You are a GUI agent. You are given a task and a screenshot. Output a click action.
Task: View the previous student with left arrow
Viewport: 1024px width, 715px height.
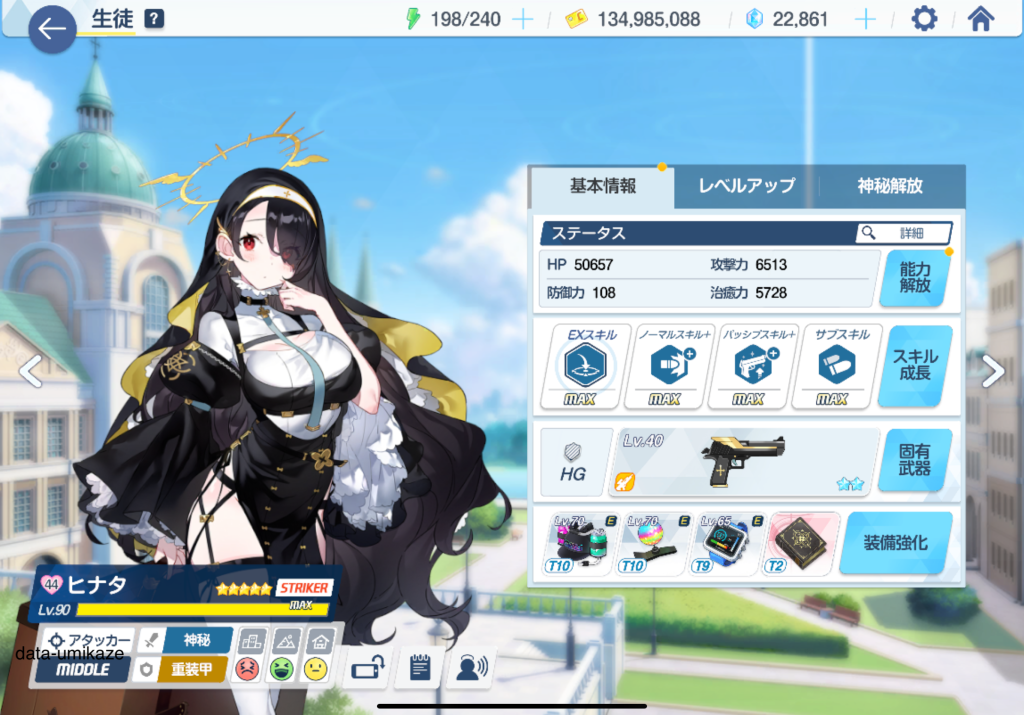tap(30, 371)
